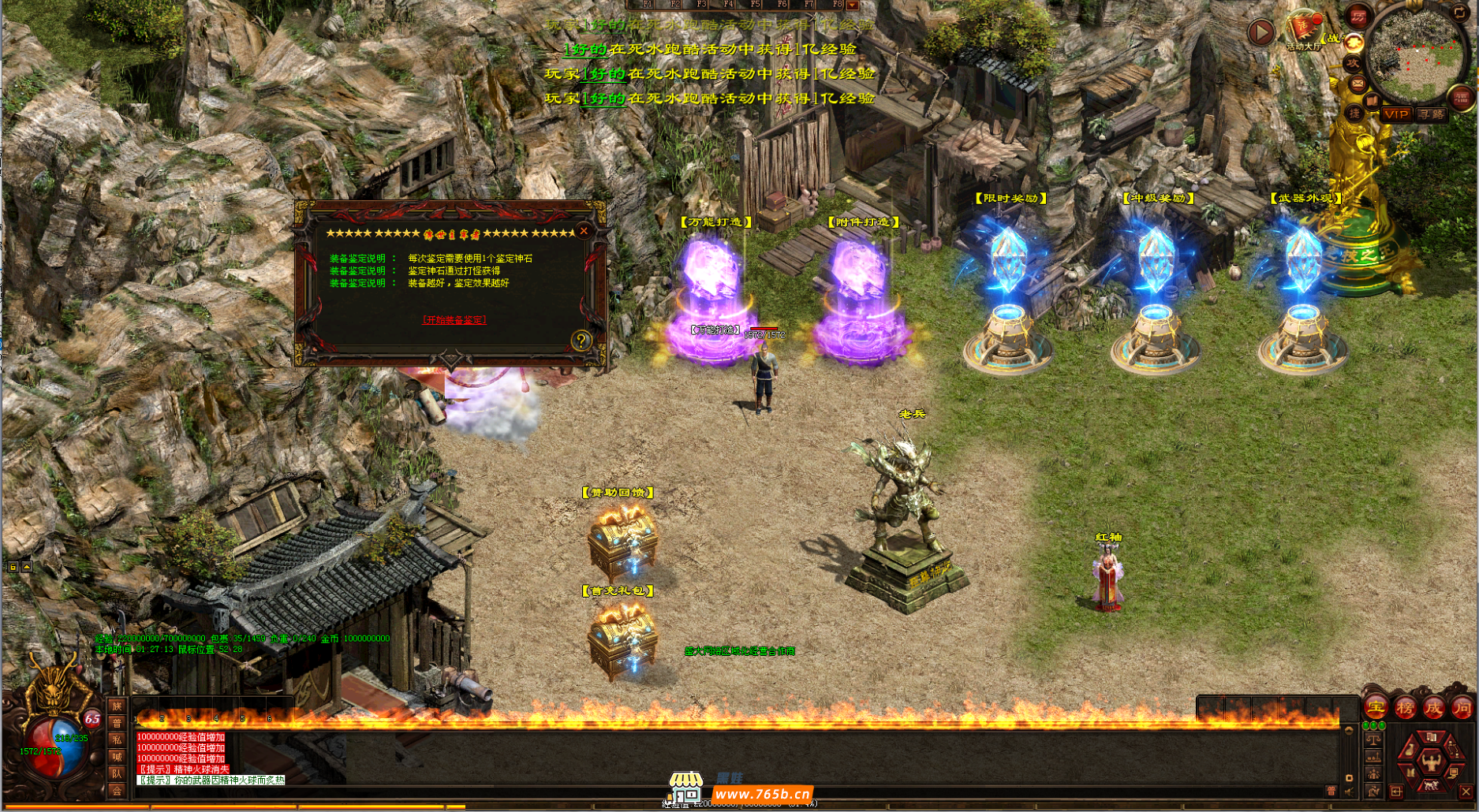The image size is (1479, 812).
Task: Open the VIP panel
Action: pyautogui.click(x=1396, y=114)
